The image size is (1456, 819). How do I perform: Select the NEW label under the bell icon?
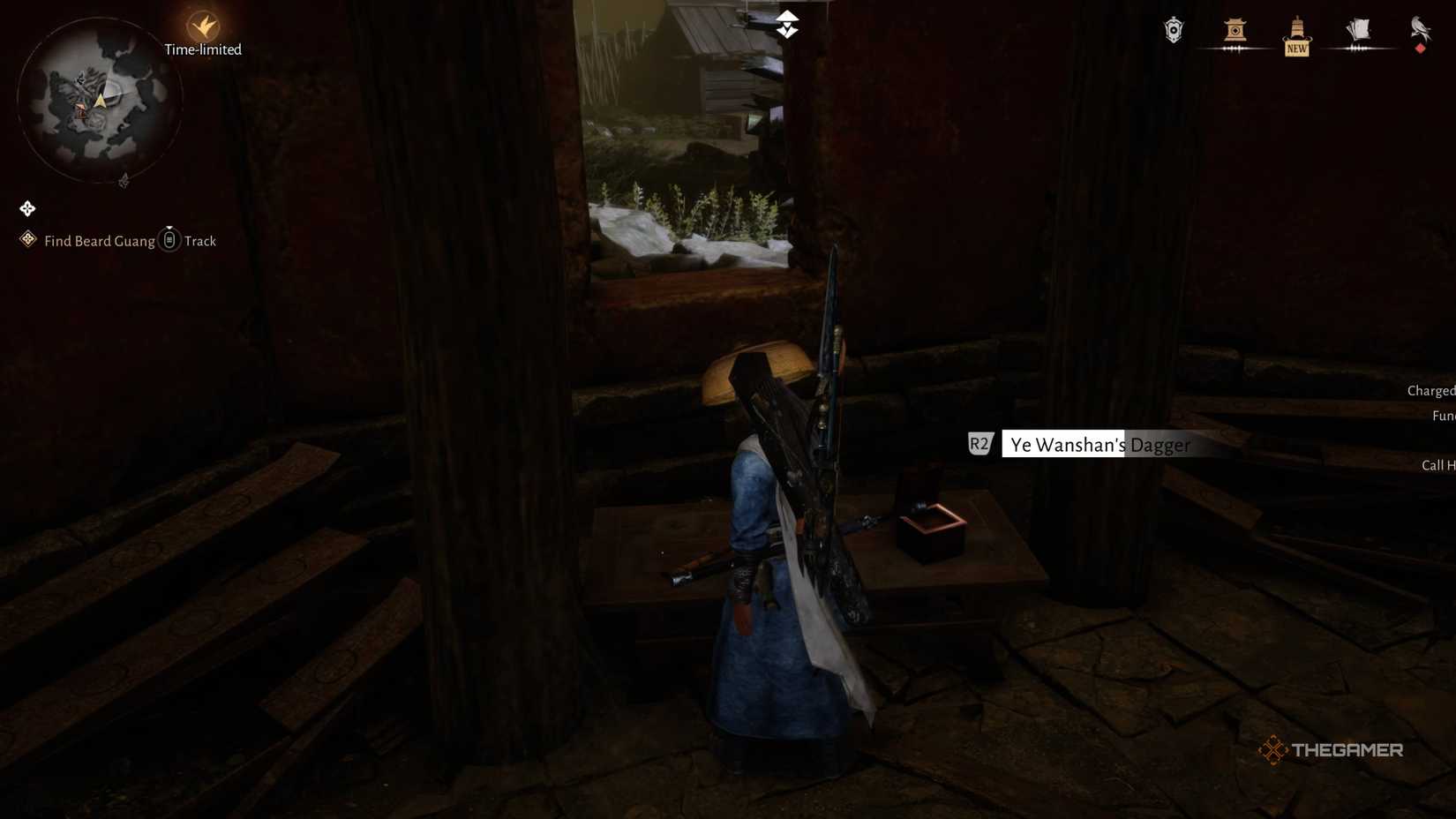click(x=1296, y=49)
